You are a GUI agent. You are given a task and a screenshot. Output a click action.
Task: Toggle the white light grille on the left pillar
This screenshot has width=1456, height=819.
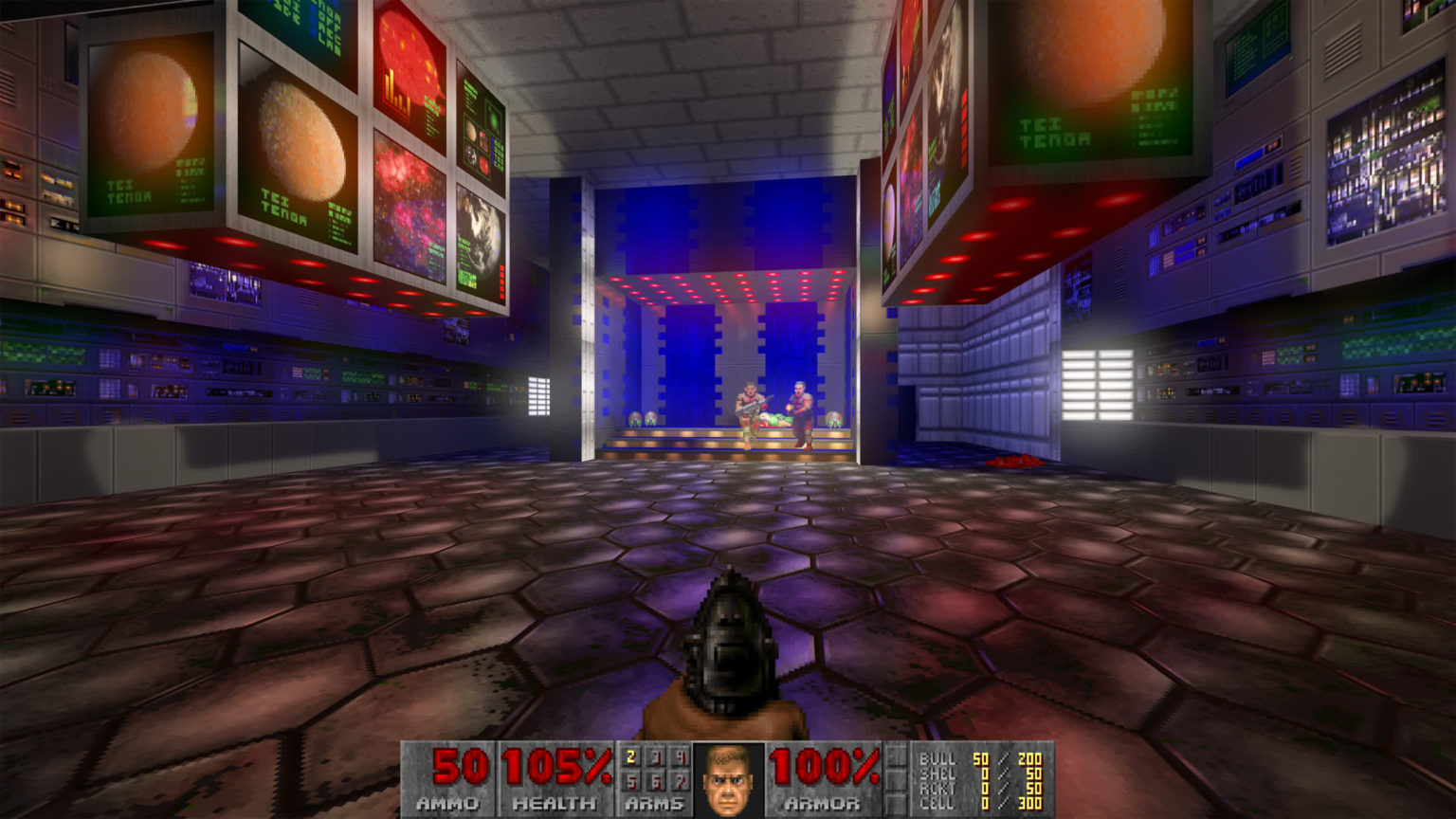pos(541,396)
